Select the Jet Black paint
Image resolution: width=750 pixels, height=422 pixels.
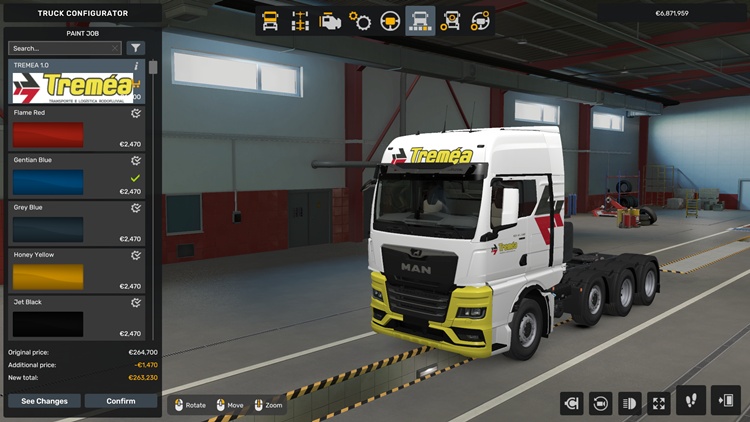tap(76, 318)
